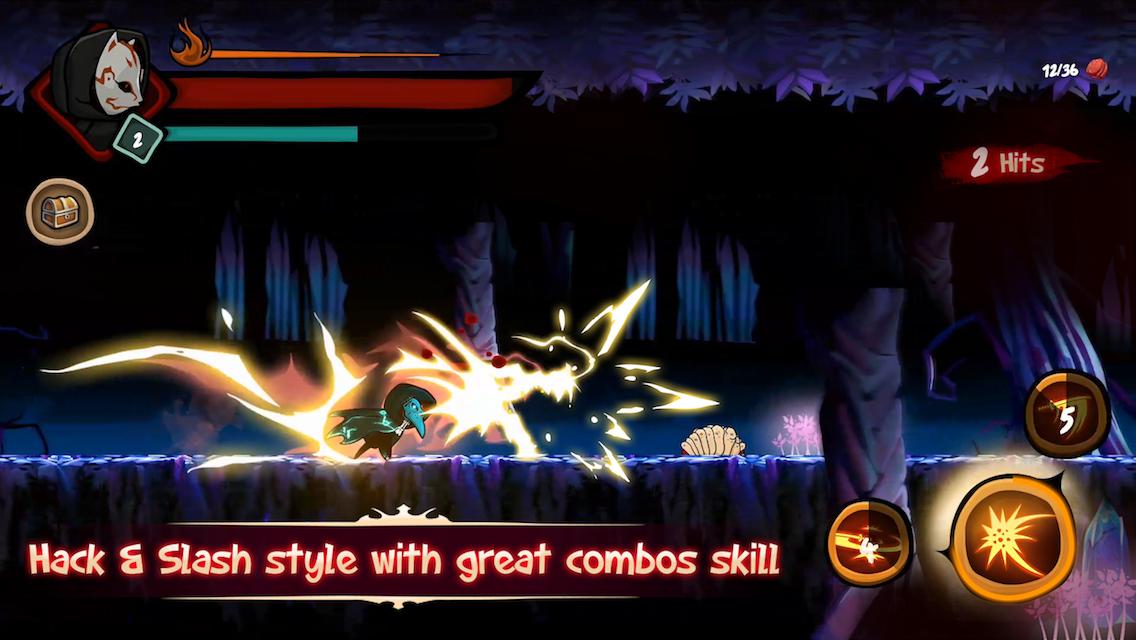The image size is (1136, 640).
Task: Open the treasure chest inventory button
Action: tap(60, 211)
